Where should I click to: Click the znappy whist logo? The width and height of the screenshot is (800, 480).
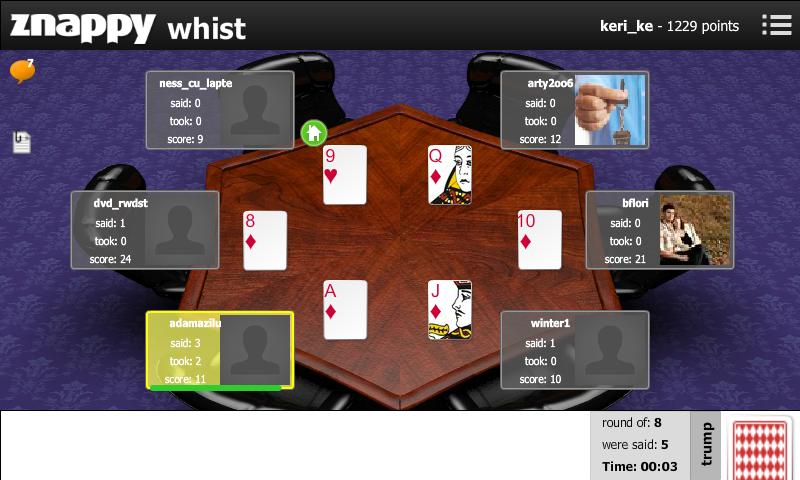pyautogui.click(x=128, y=26)
